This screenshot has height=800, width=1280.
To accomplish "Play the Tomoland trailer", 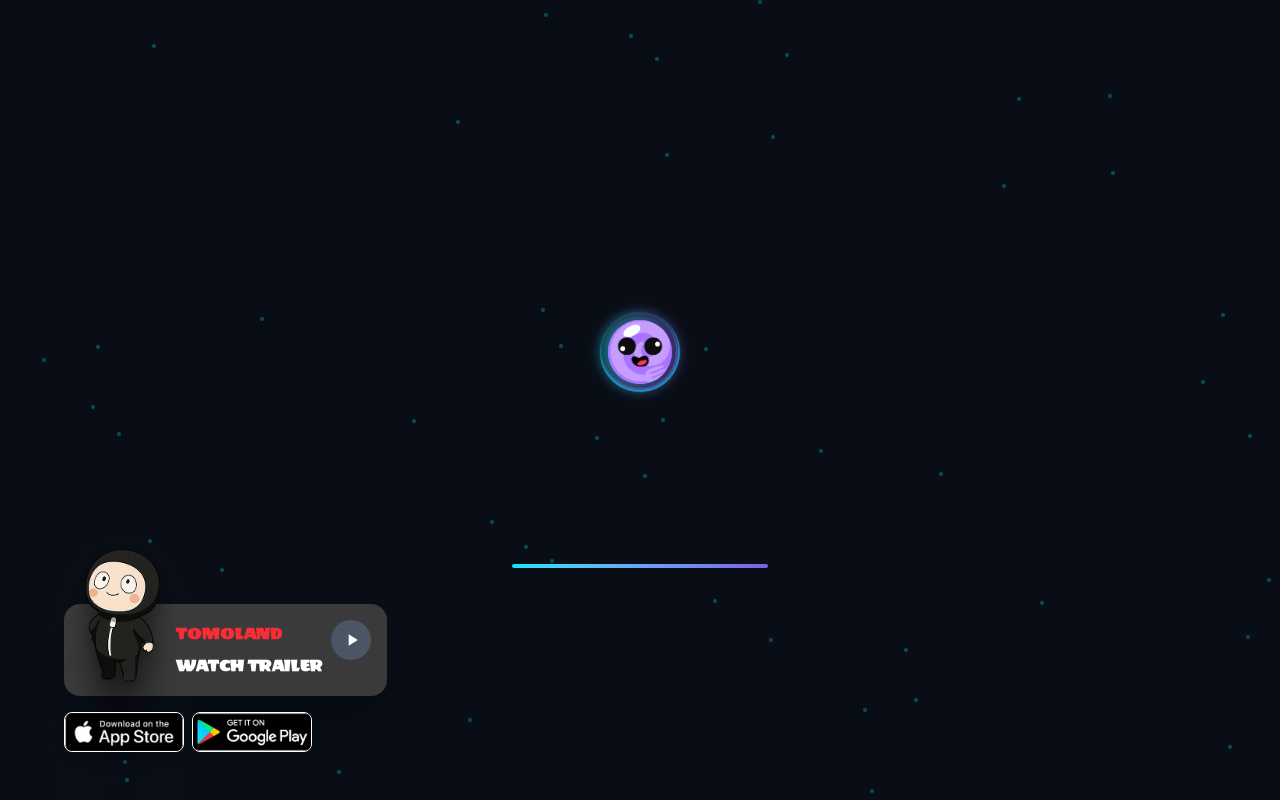I will 351,640.
